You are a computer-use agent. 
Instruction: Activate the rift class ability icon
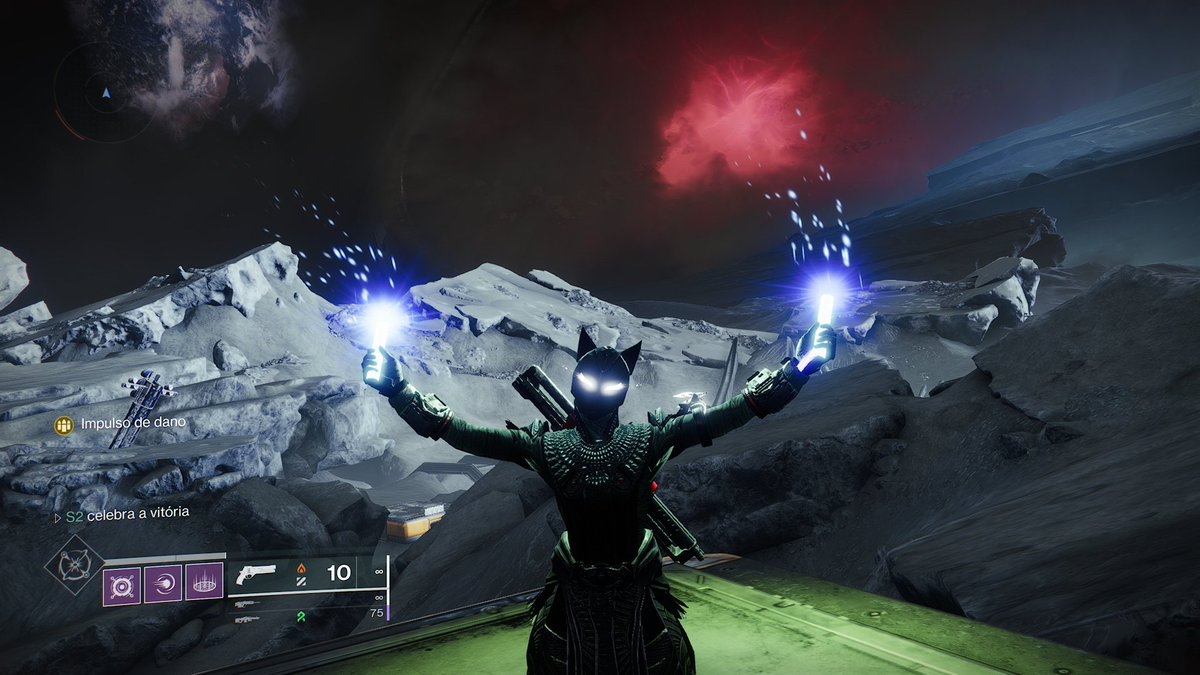point(204,583)
